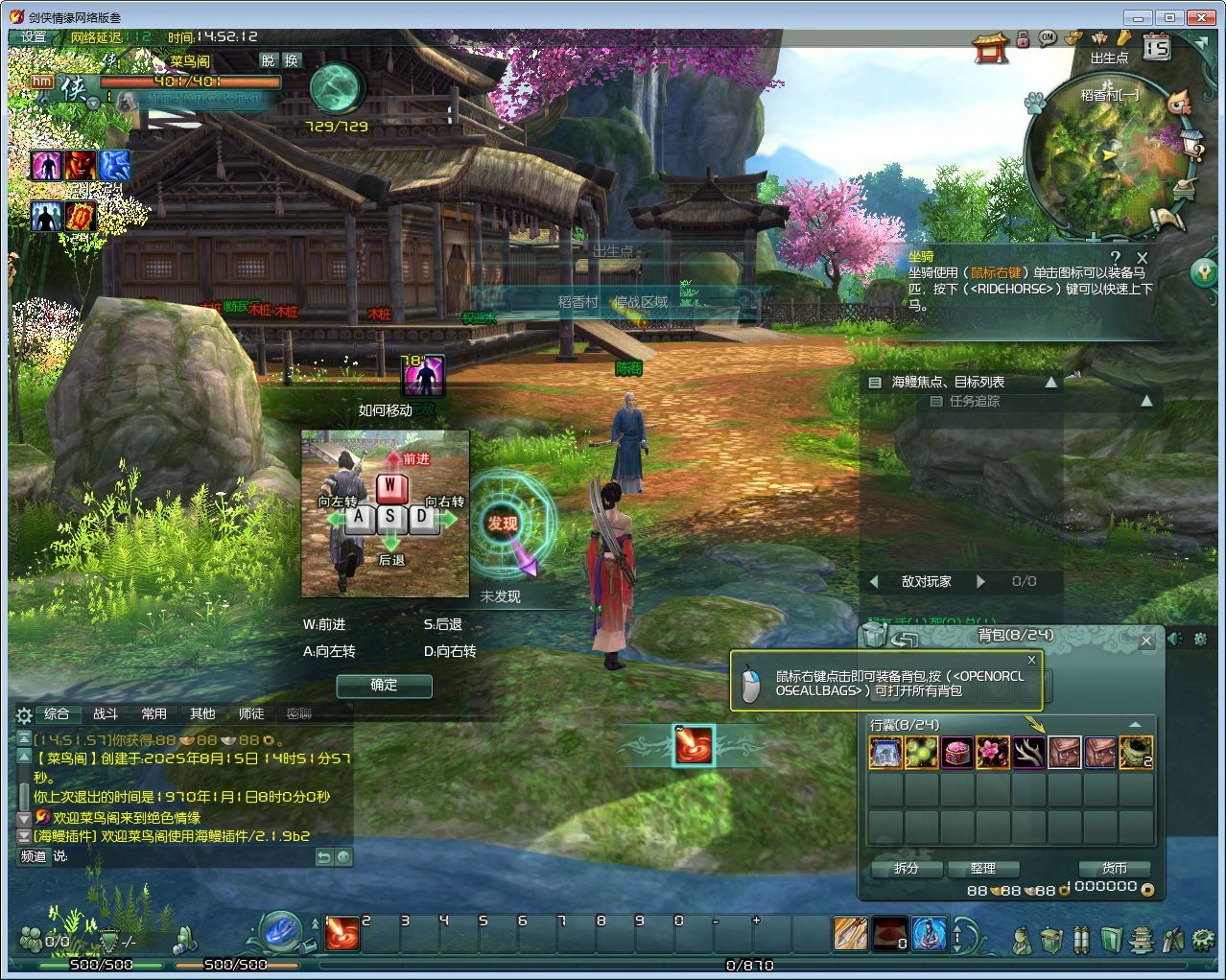This screenshot has height=980, width=1226.
Task: Click the 拆分 split button in the bag
Action: [x=906, y=868]
